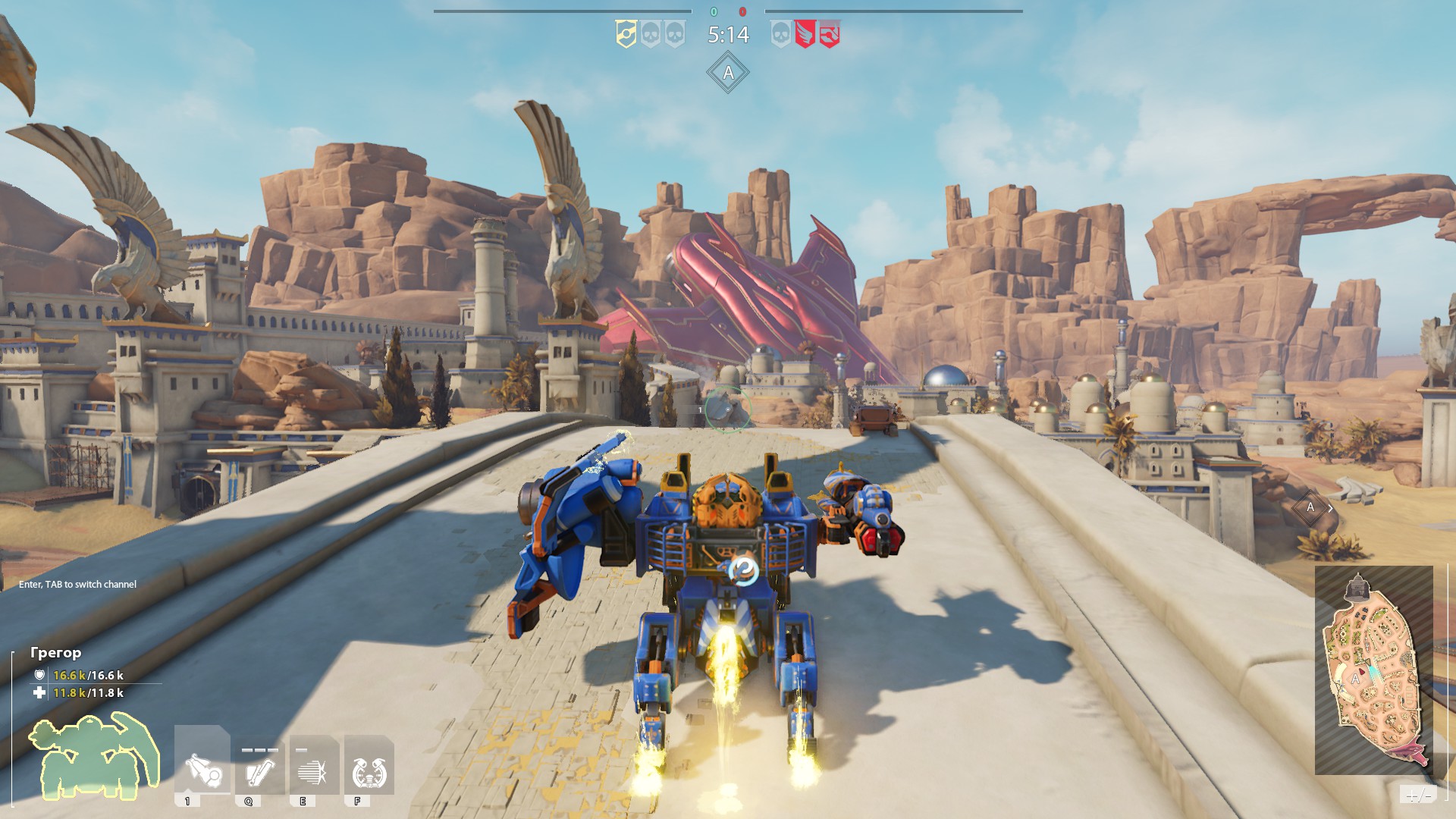This screenshot has width=1456, height=819.
Task: Click the A objective marker inside the minimap
Action: tap(1355, 679)
